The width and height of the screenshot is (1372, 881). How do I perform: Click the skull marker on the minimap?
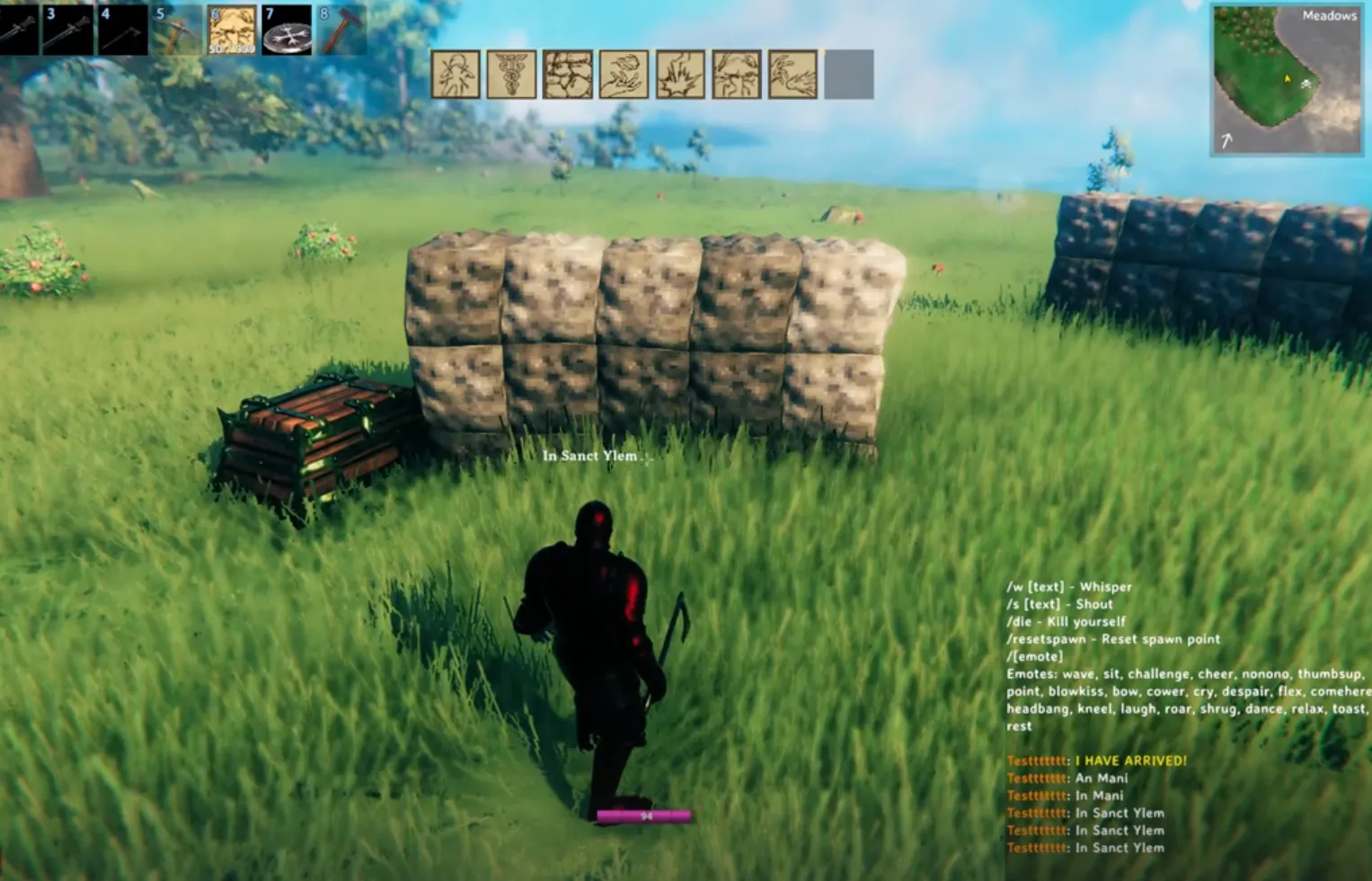point(1306,84)
